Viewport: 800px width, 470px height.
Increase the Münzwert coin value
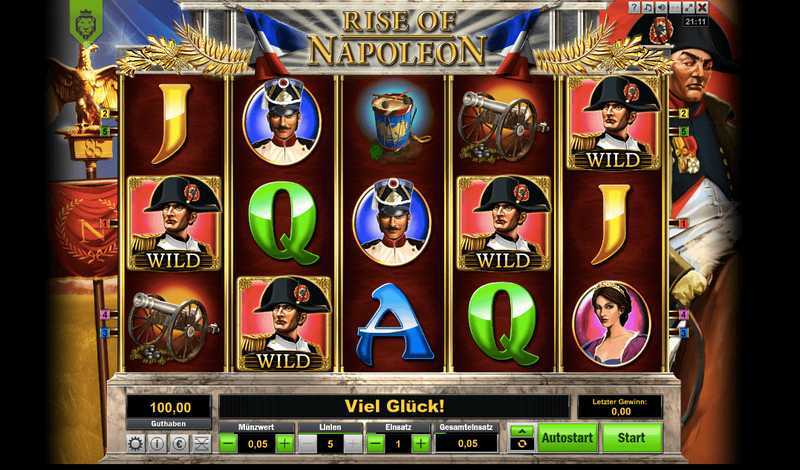click(x=284, y=443)
